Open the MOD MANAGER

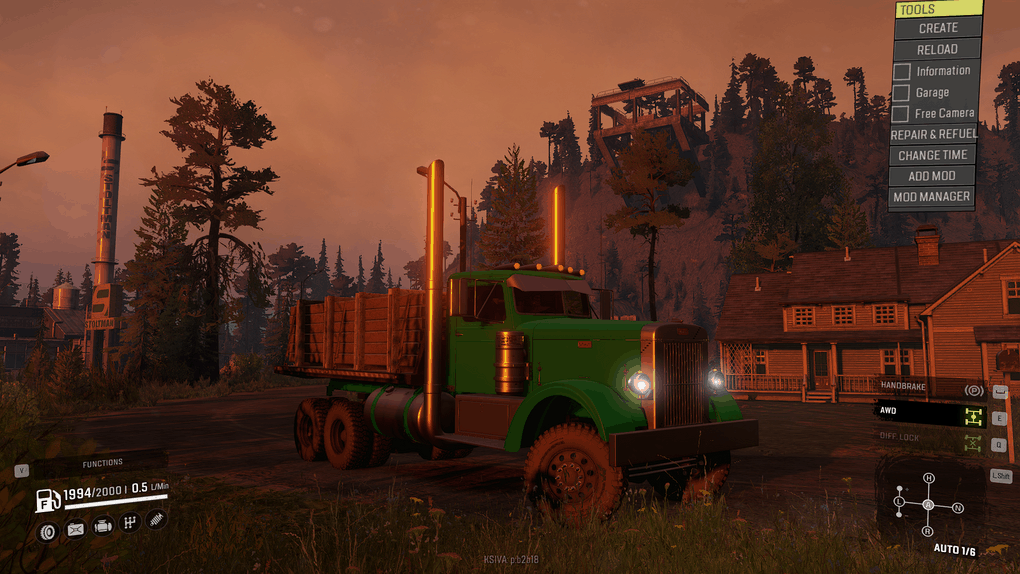(931, 197)
